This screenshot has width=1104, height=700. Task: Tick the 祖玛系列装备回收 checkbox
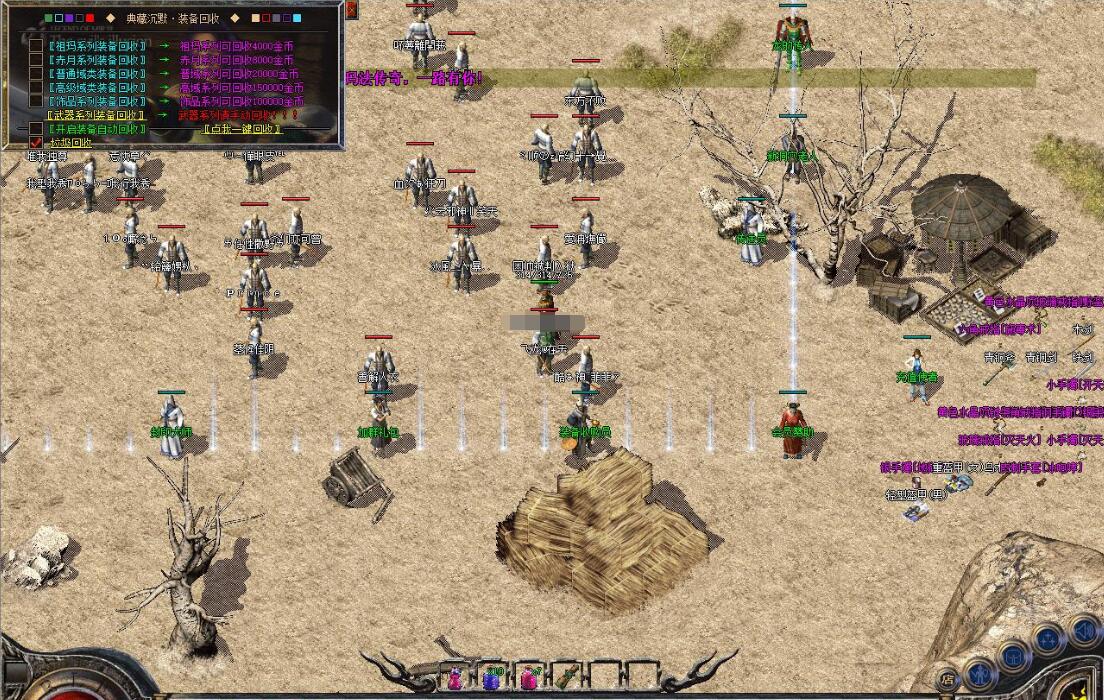pyautogui.click(x=36, y=45)
